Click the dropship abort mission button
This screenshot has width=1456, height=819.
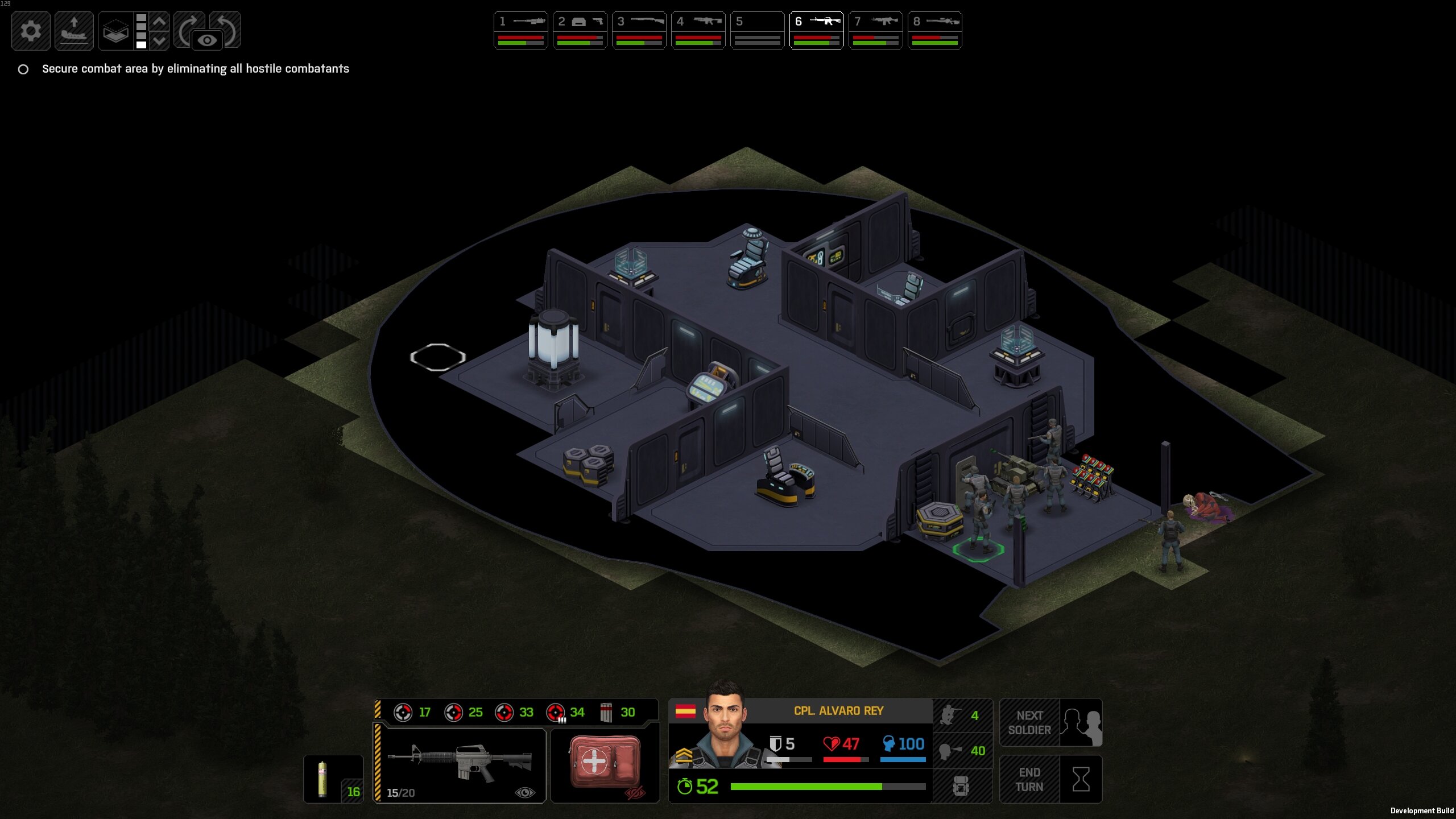(74, 31)
